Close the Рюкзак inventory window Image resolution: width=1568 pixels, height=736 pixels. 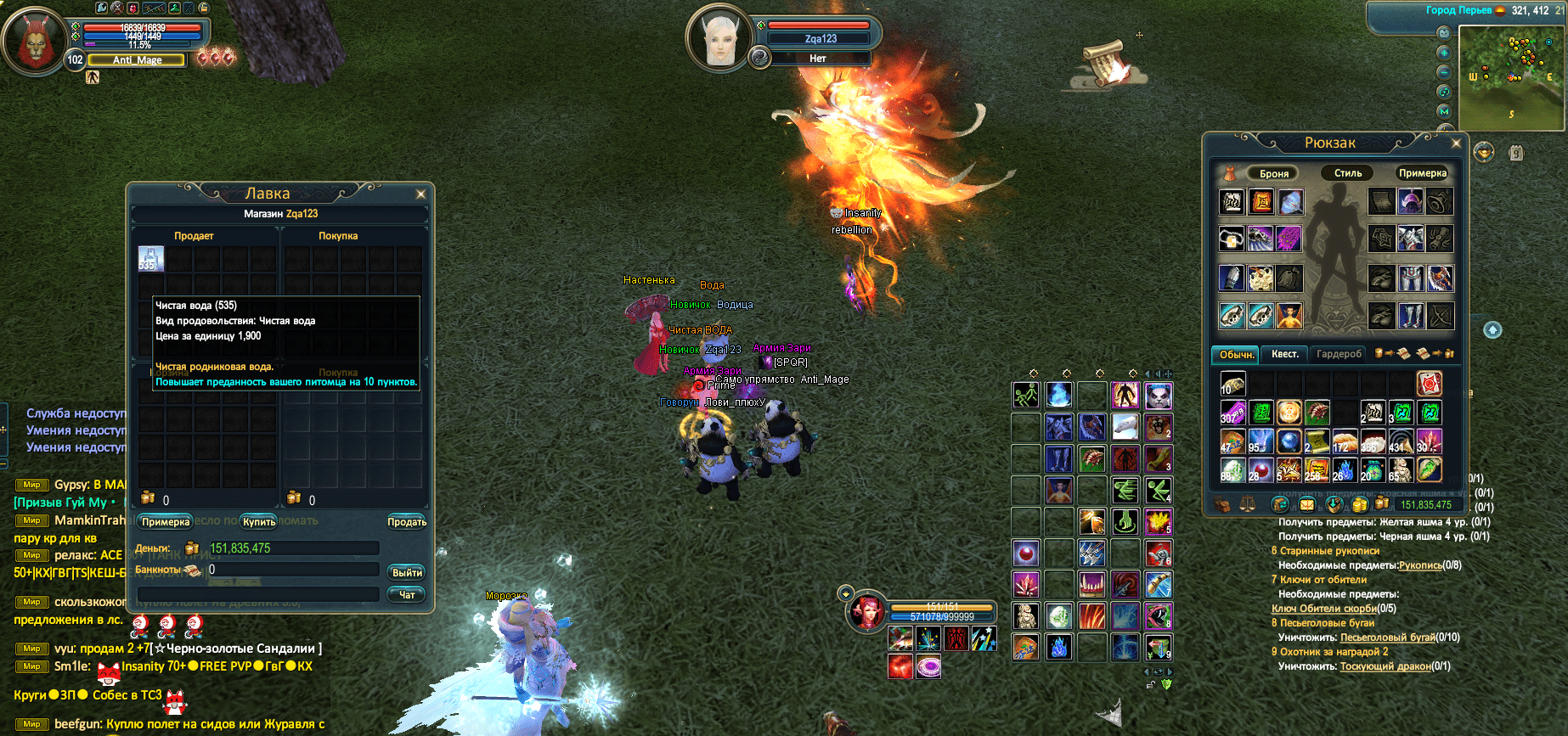(1456, 143)
